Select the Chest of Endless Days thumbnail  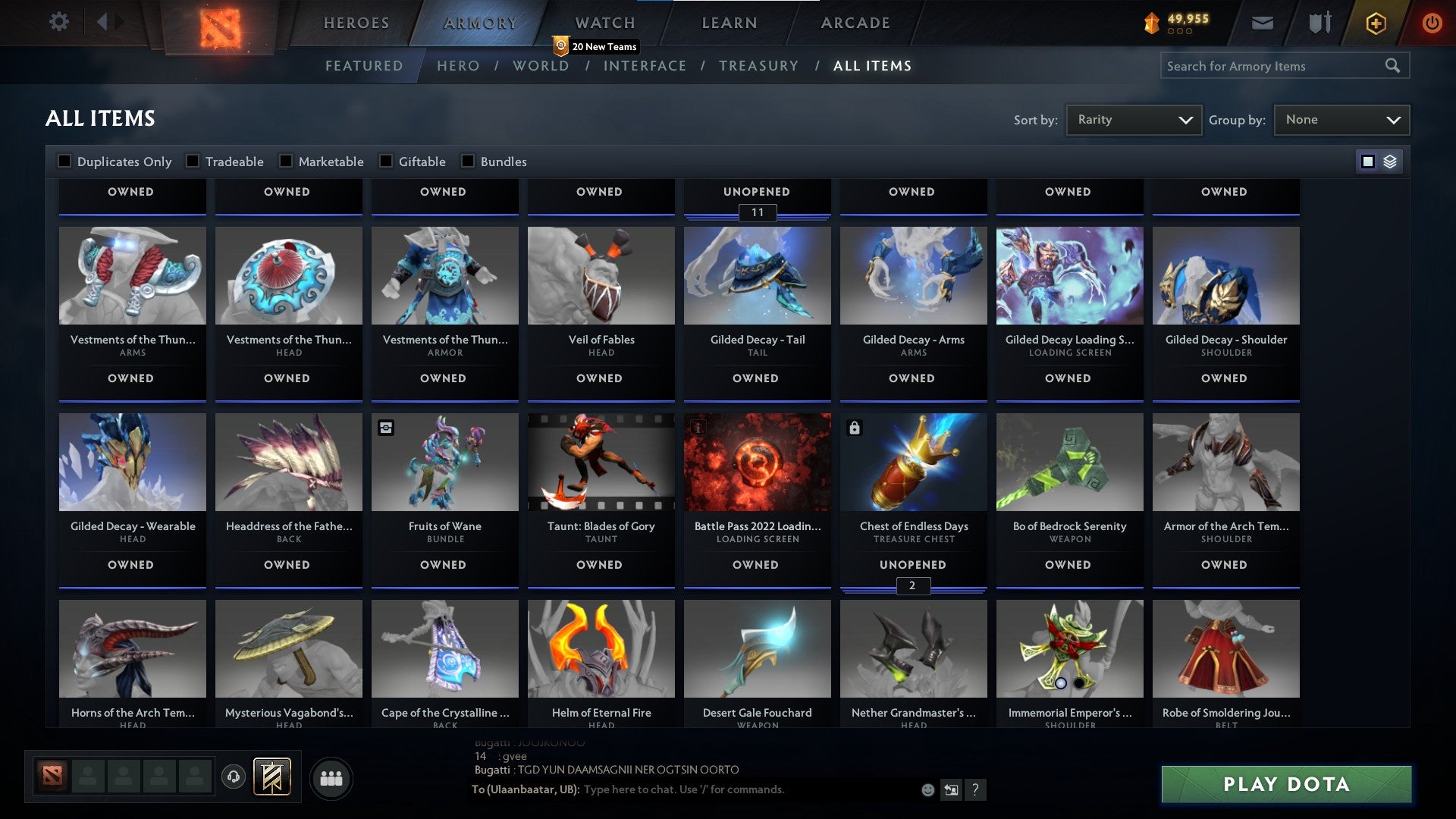(912, 462)
